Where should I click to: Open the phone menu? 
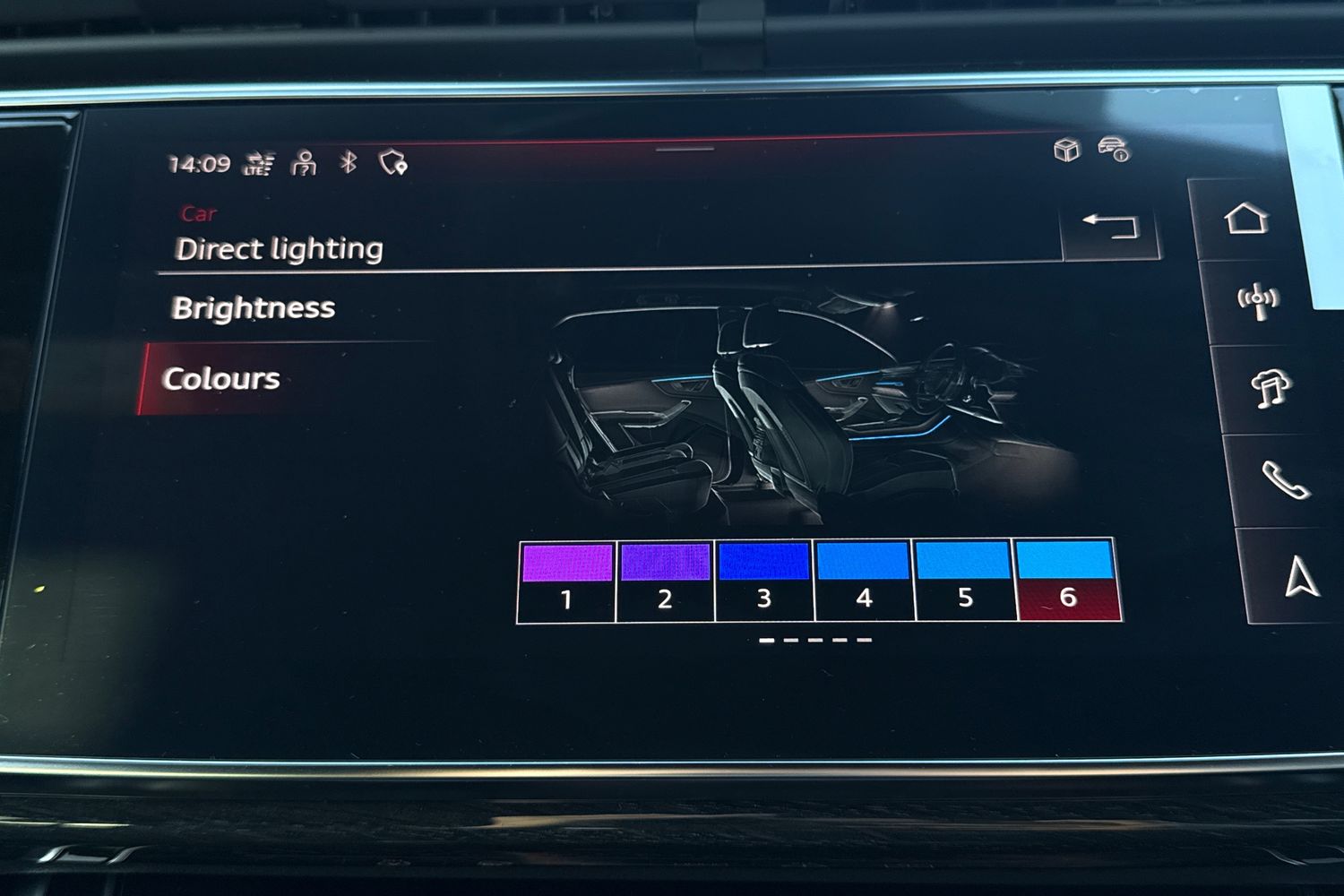pyautogui.click(x=1283, y=480)
